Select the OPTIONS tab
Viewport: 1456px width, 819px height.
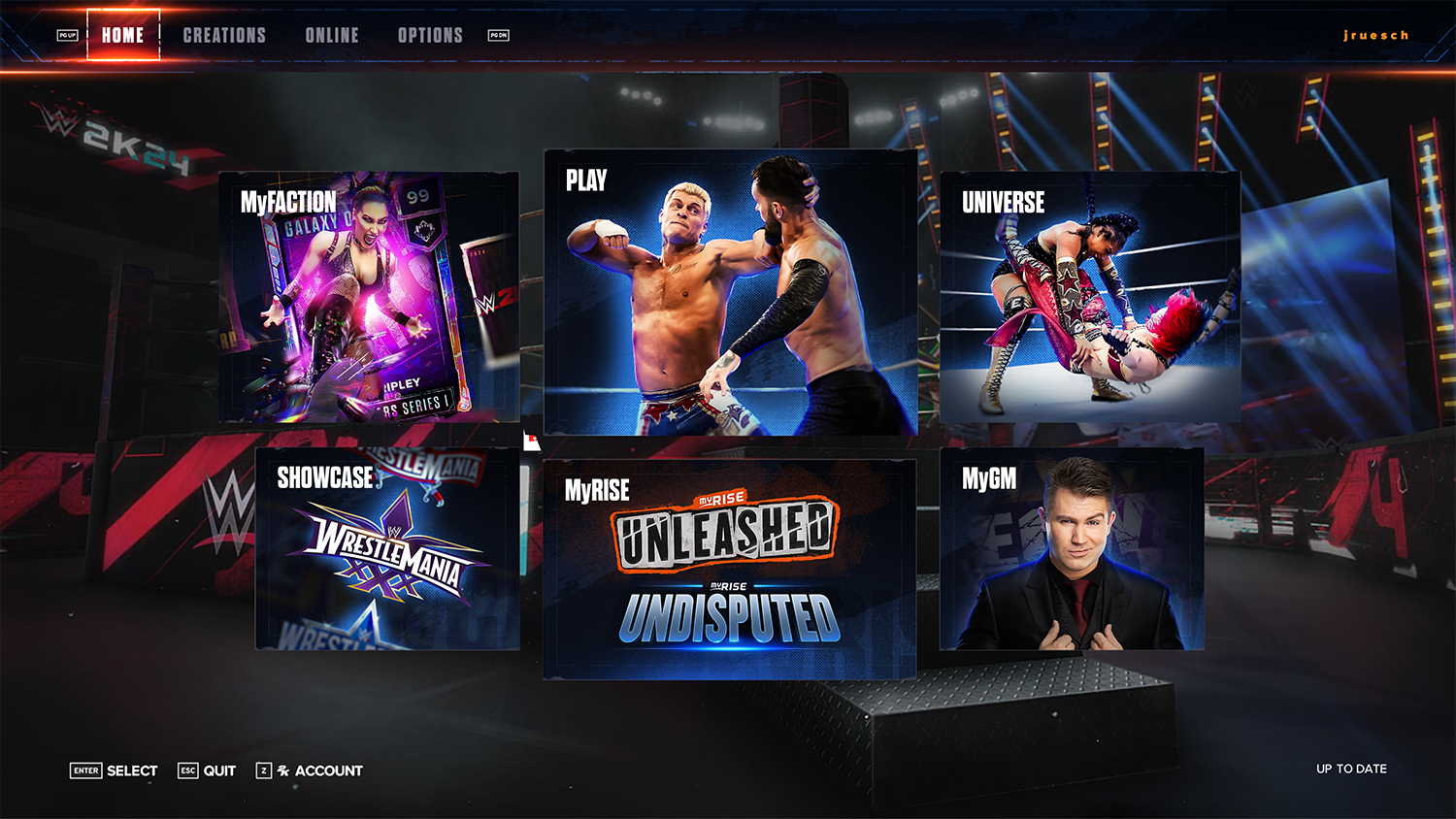point(430,35)
